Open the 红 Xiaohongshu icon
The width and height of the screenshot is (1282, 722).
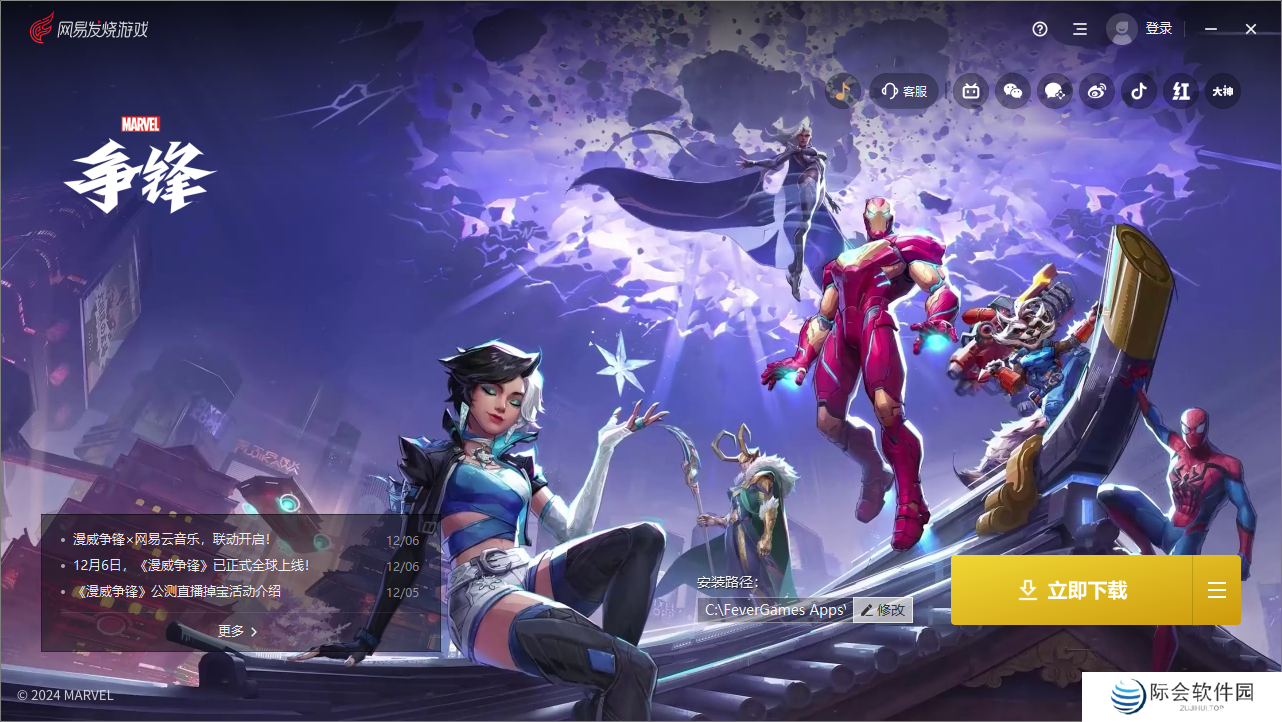1181,91
